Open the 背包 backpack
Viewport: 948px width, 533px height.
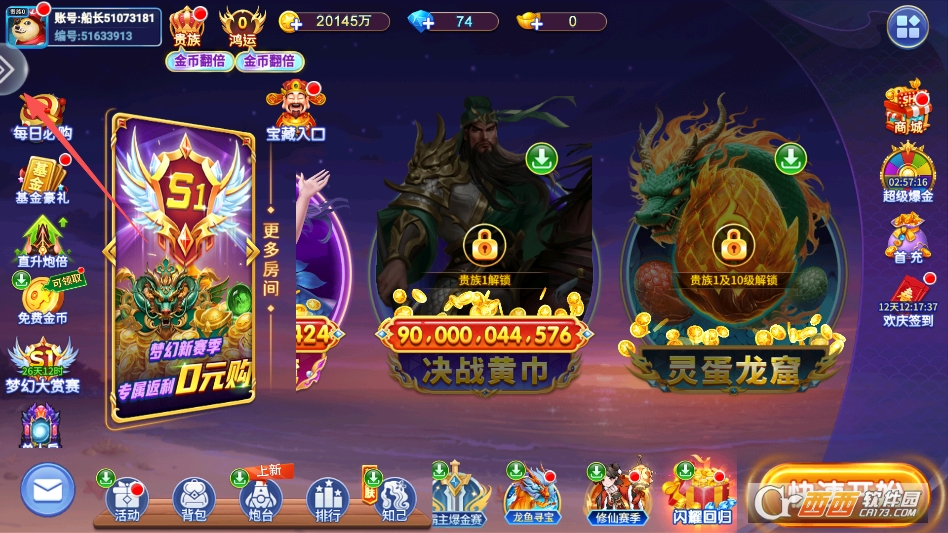click(194, 497)
